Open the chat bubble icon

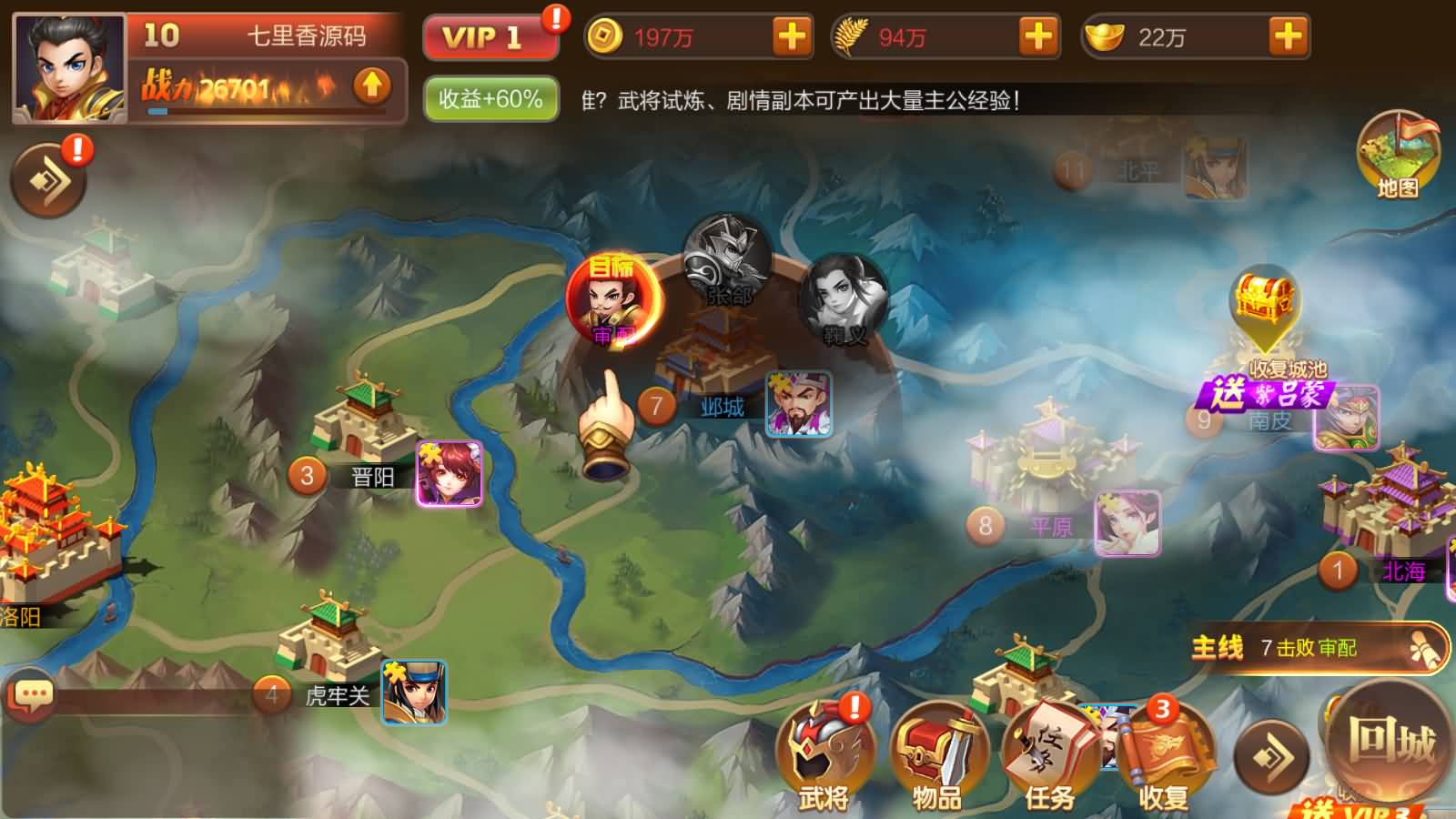[x=33, y=697]
